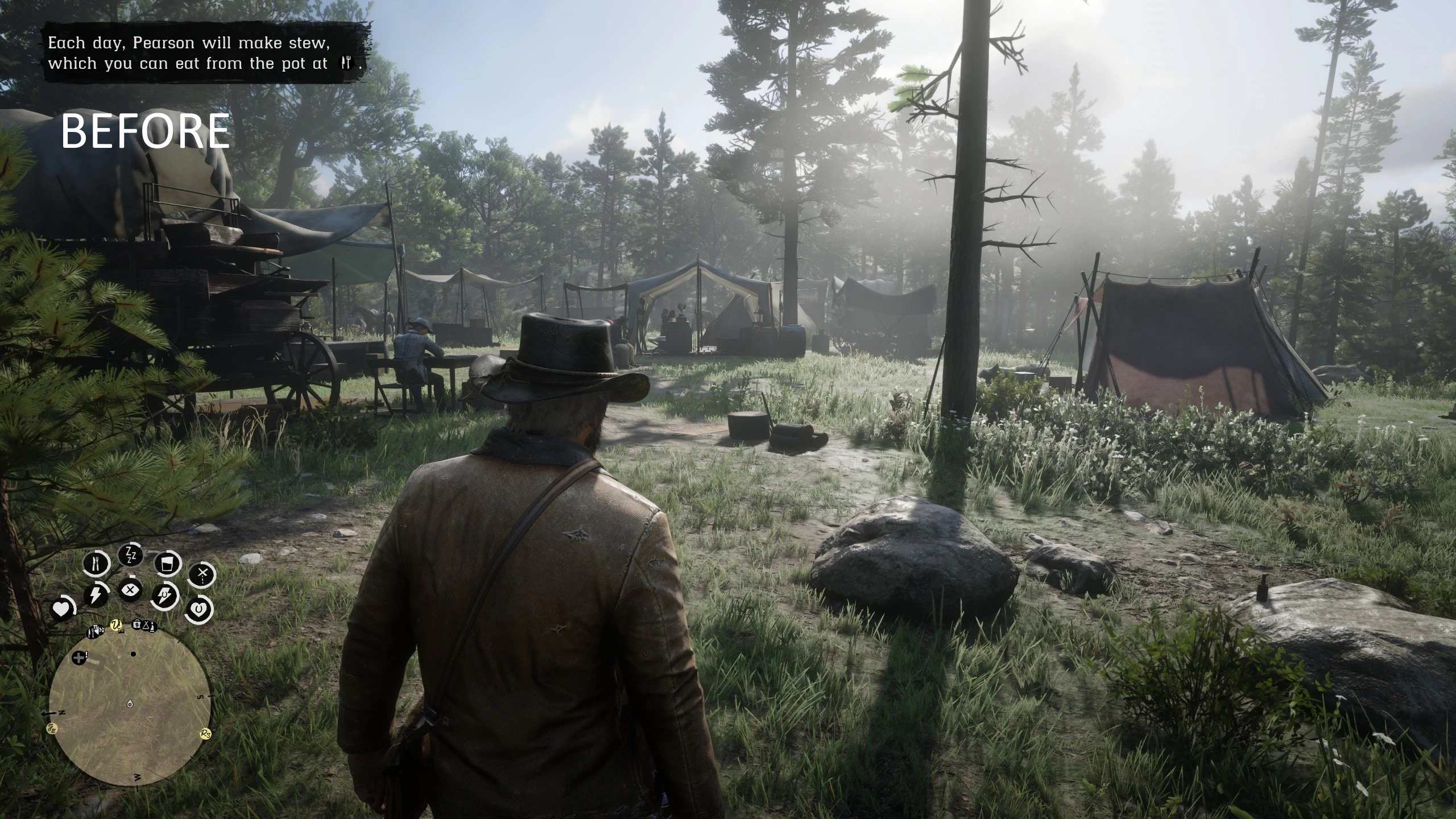The image size is (1456, 819).
Task: Select the medical cross marker on minimap
Action: 79,657
